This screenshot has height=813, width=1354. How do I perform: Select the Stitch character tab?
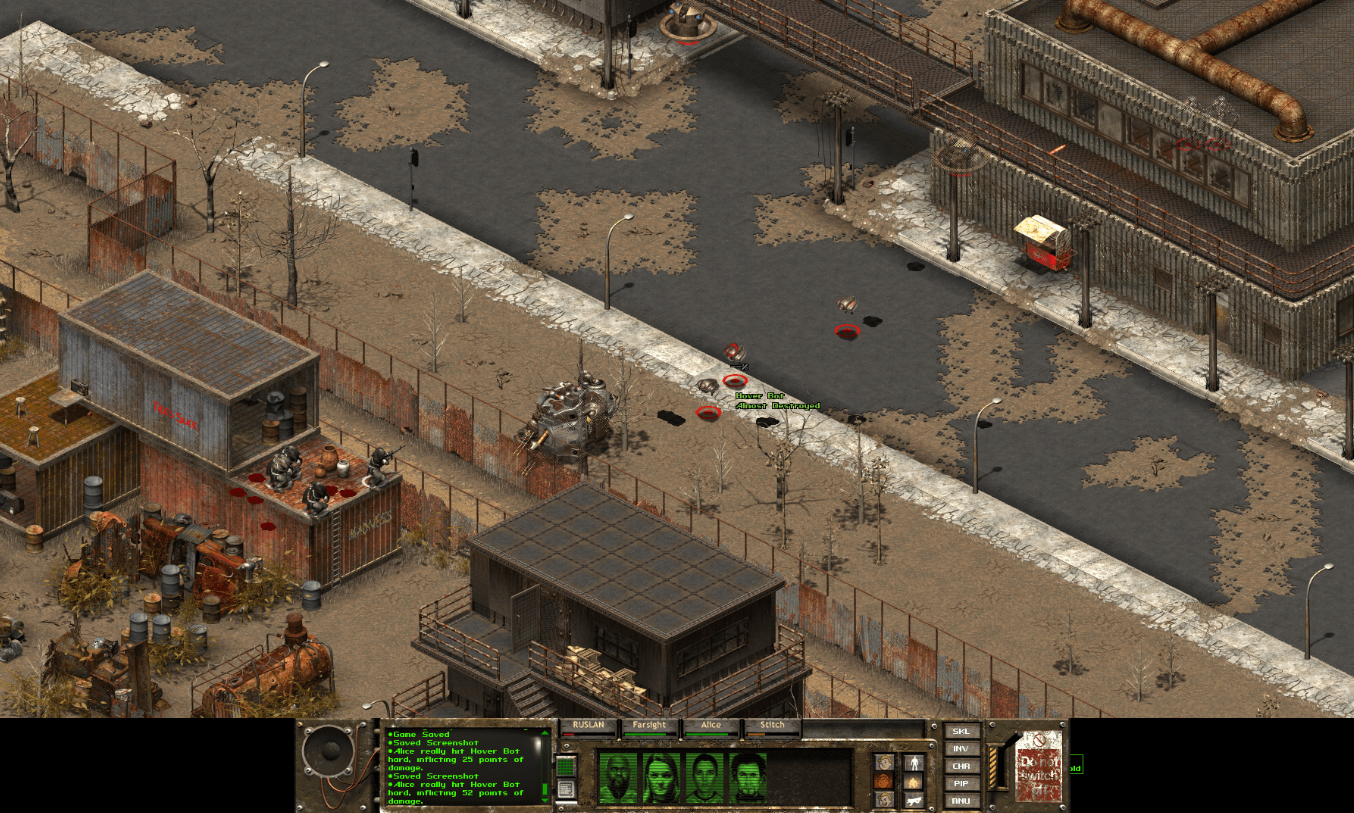[772, 725]
